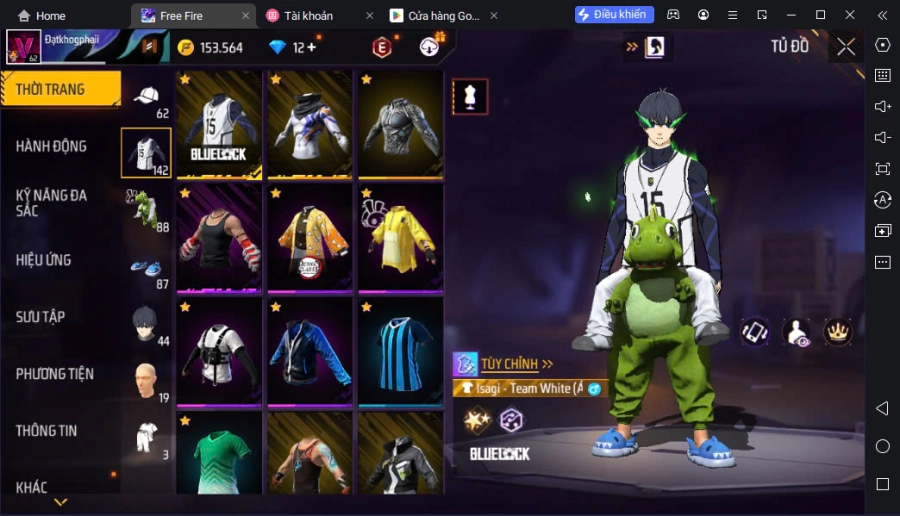The width and height of the screenshot is (900, 516).
Task: Switch to the Tài khoản emulator tab
Action: pyautogui.click(x=308, y=15)
